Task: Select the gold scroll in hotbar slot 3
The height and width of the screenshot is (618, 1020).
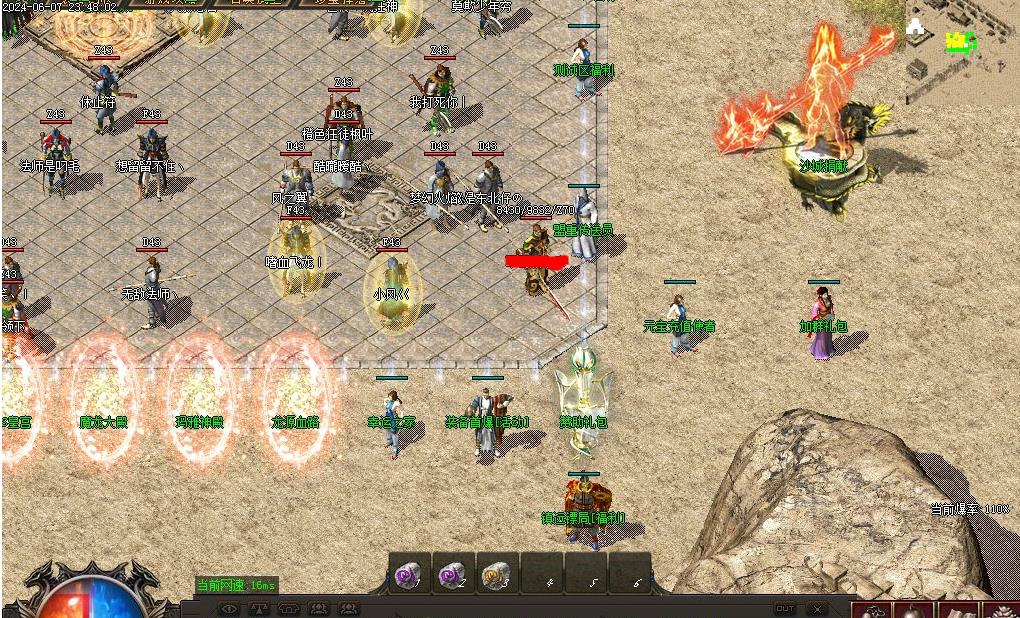Action: 496,574
